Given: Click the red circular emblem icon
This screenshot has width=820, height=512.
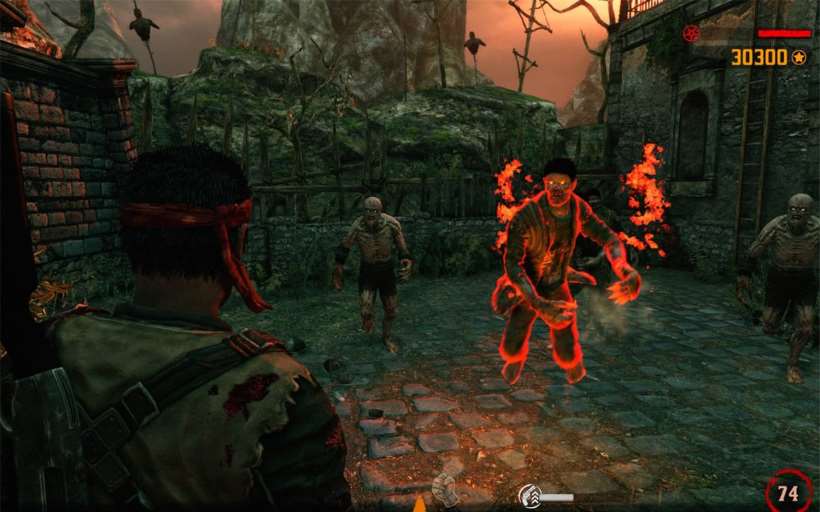Looking at the screenshot, I should click(690, 33).
